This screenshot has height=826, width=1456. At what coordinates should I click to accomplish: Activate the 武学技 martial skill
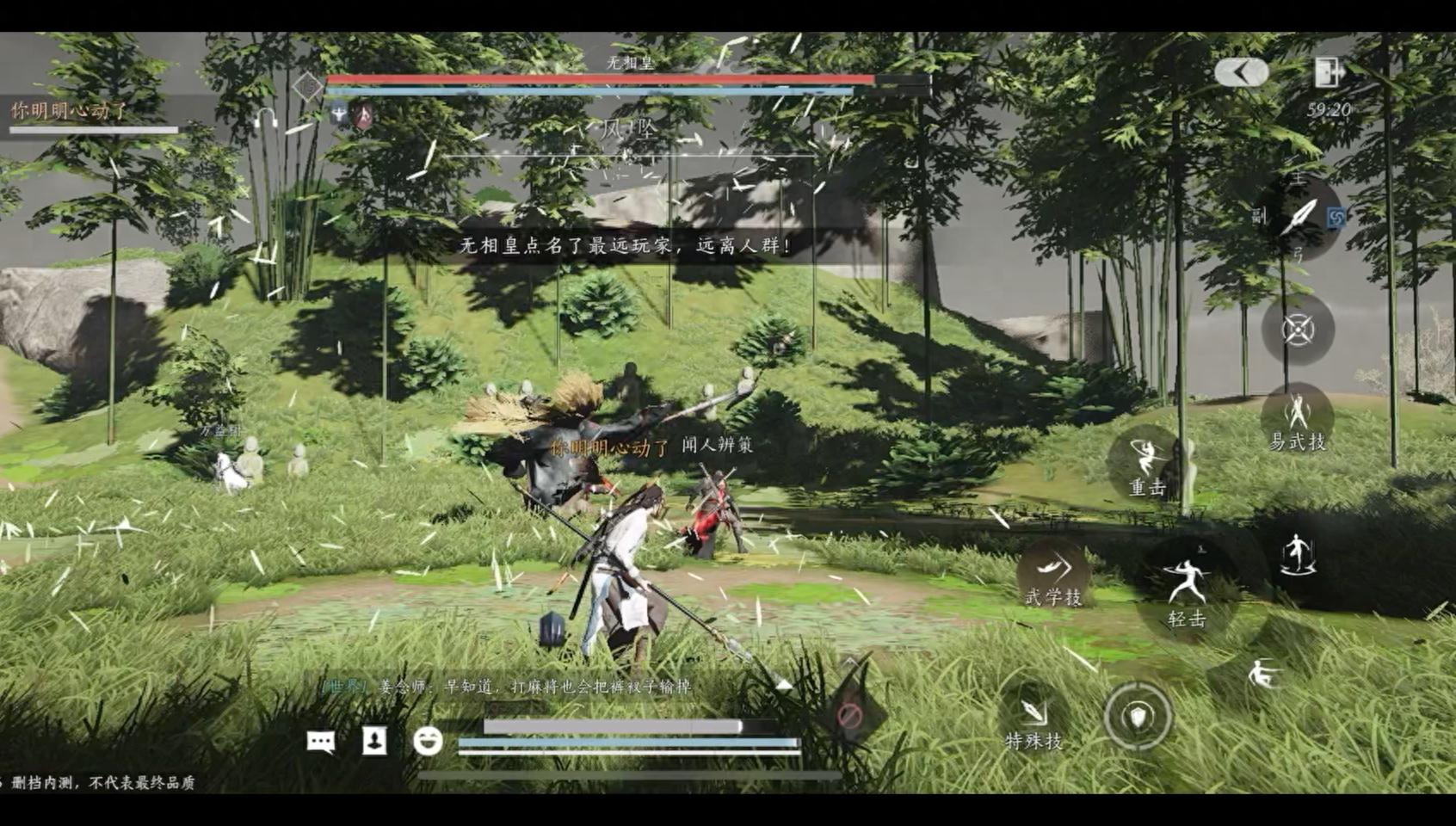pyautogui.click(x=1053, y=575)
